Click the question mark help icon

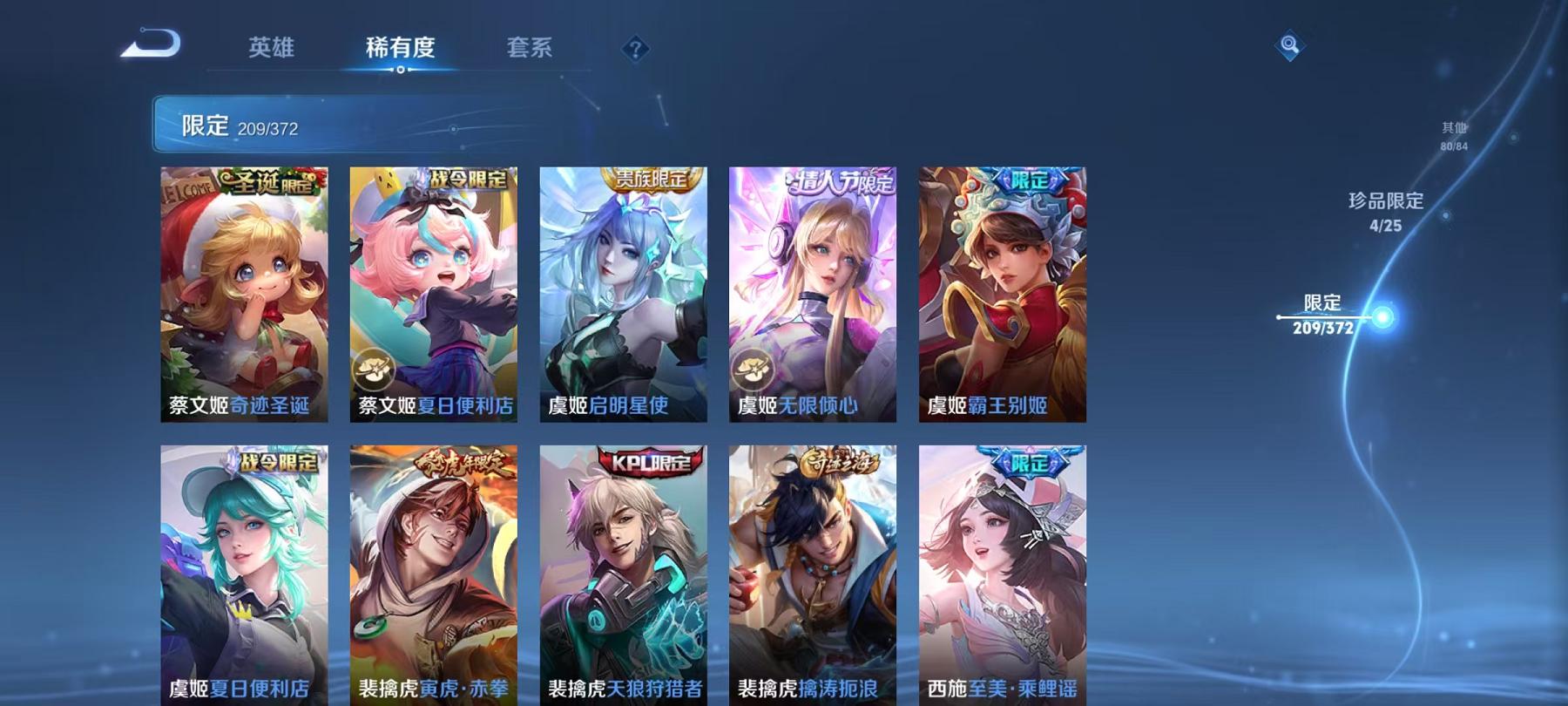coord(636,50)
